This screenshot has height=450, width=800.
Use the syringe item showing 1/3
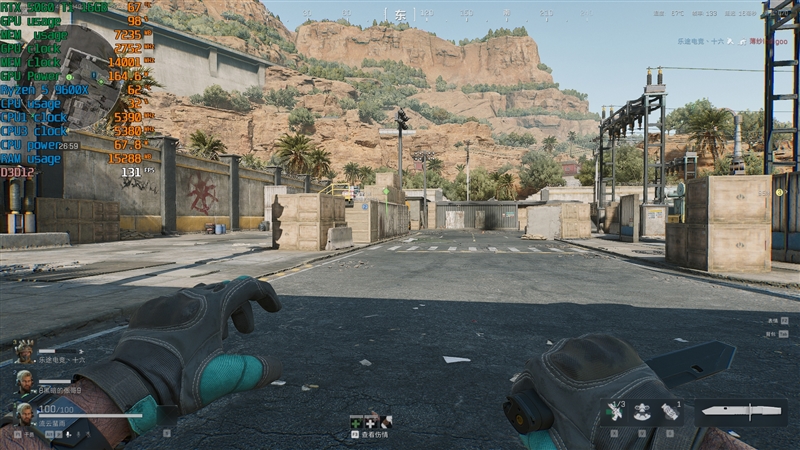[614, 411]
